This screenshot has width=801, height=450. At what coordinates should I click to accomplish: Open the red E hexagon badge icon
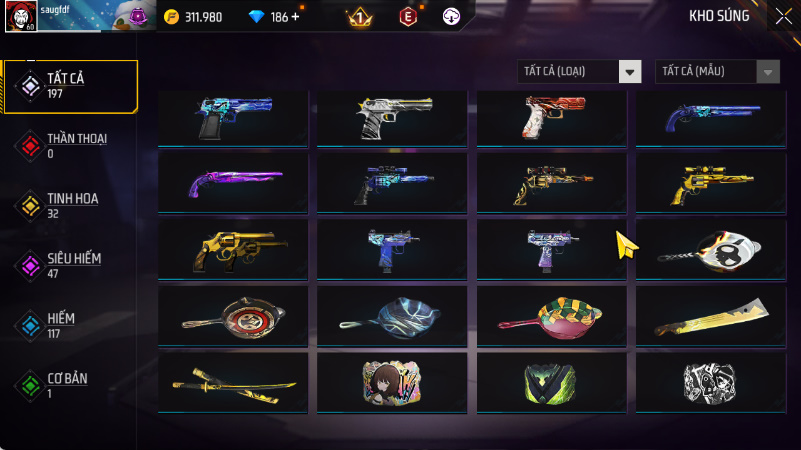(408, 17)
